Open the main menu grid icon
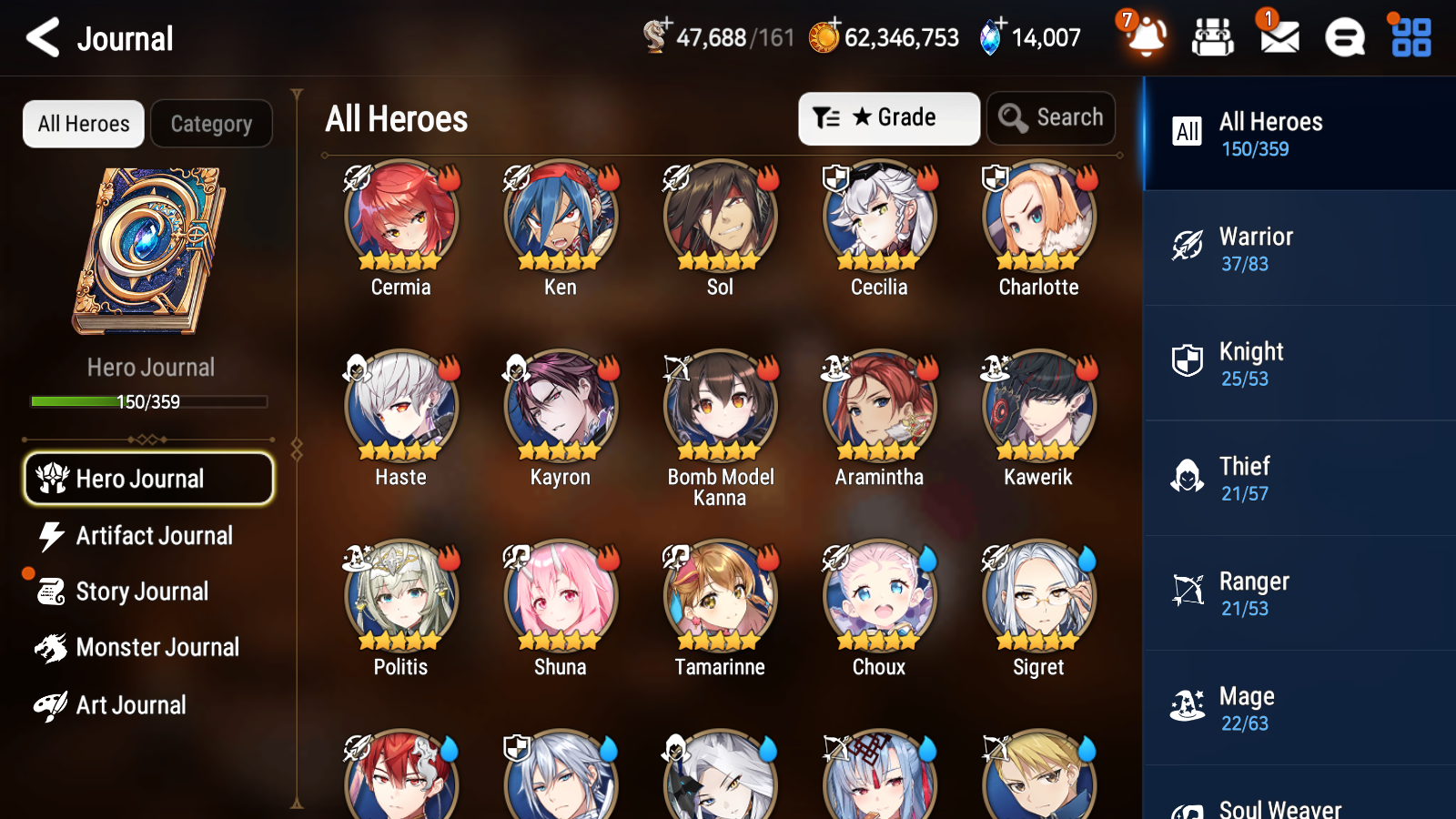Viewport: 1456px width, 819px height. 1409,38
